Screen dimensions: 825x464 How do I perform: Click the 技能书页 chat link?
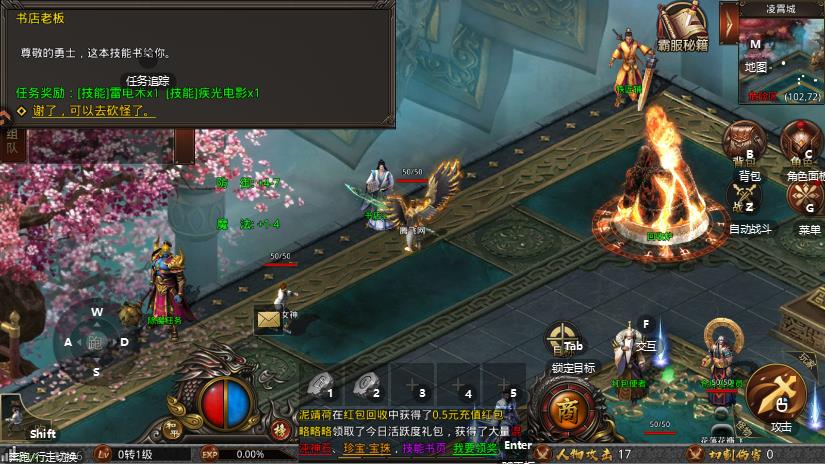click(x=423, y=449)
